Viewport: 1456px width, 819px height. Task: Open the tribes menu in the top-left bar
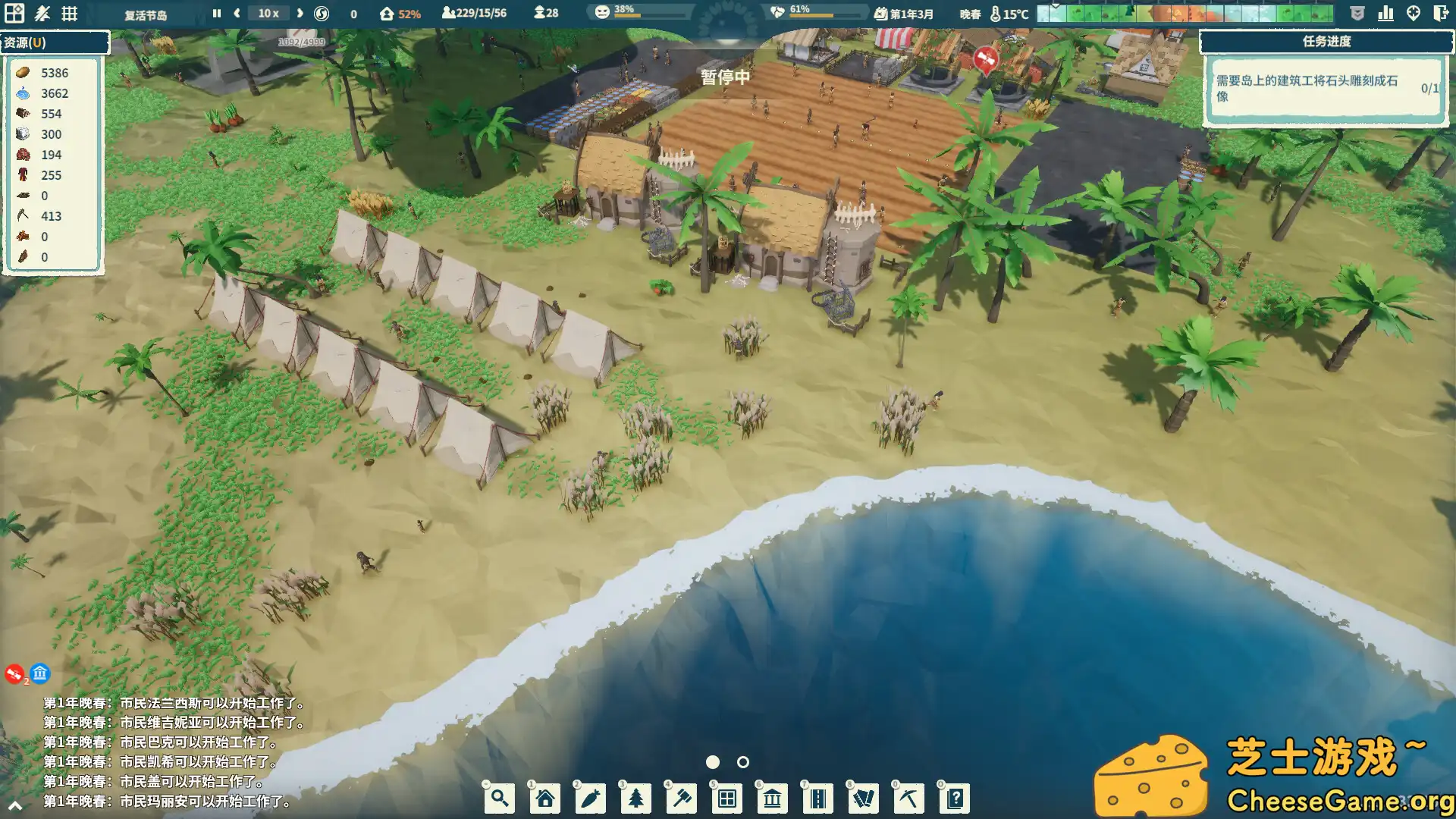(43, 13)
